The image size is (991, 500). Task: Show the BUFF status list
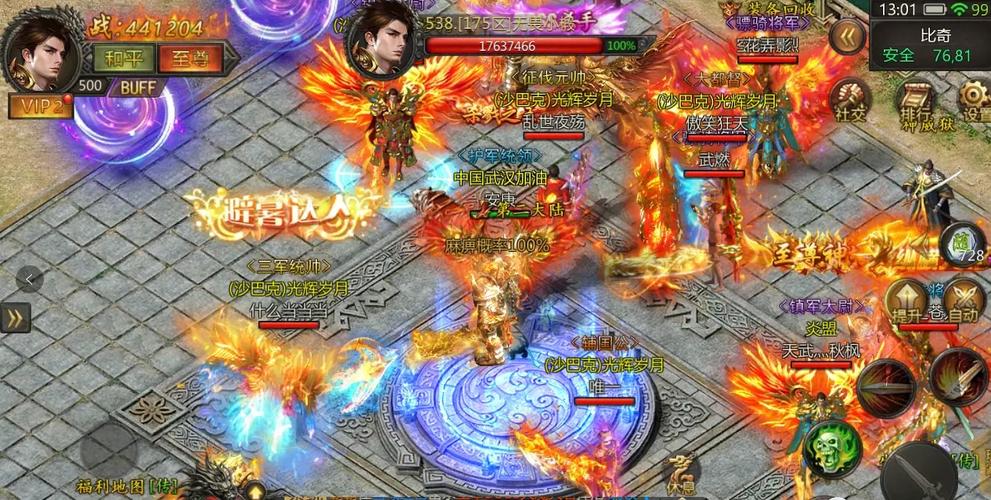click(137, 87)
